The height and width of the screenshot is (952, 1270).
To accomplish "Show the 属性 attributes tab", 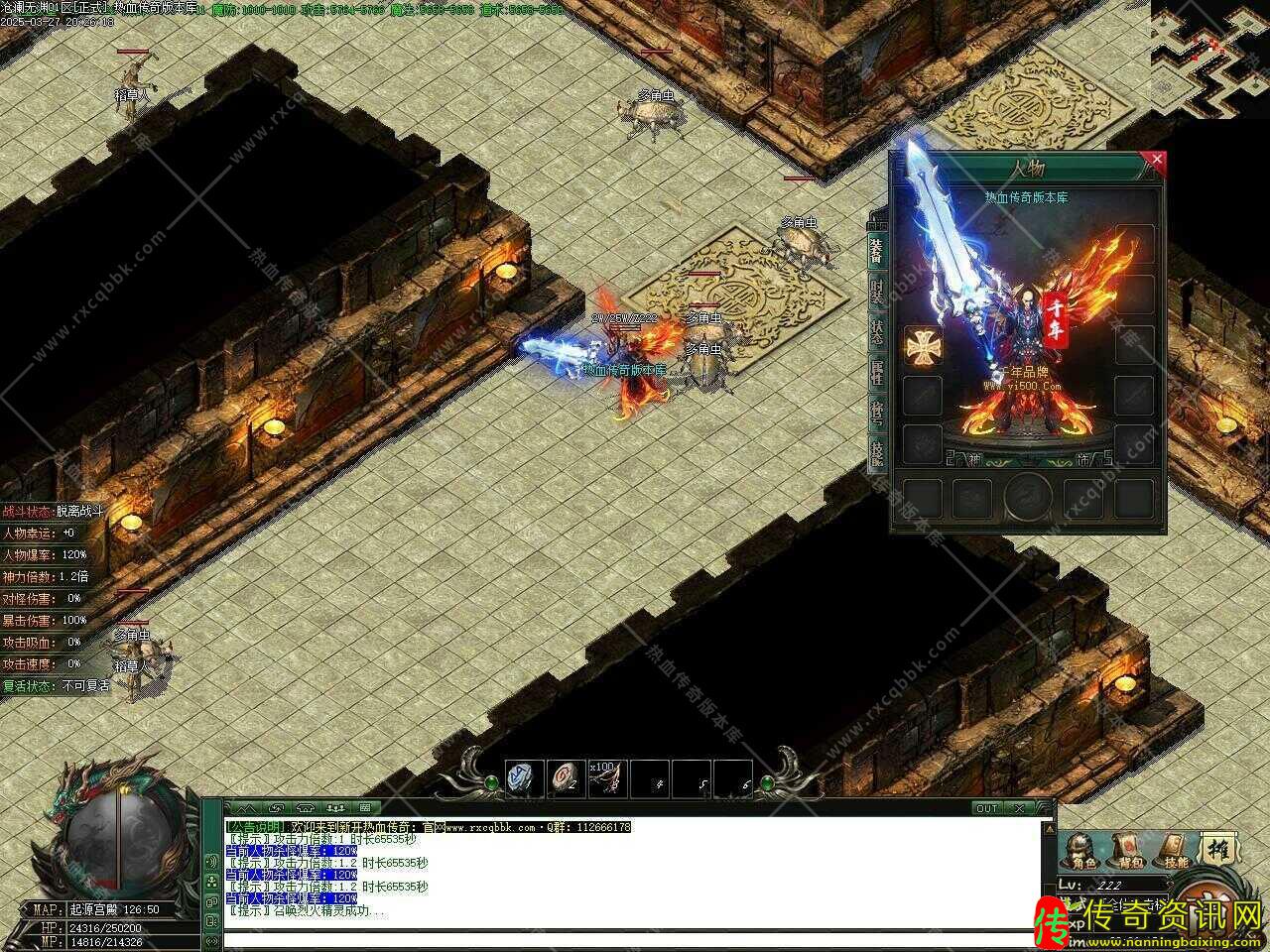I will (x=876, y=373).
